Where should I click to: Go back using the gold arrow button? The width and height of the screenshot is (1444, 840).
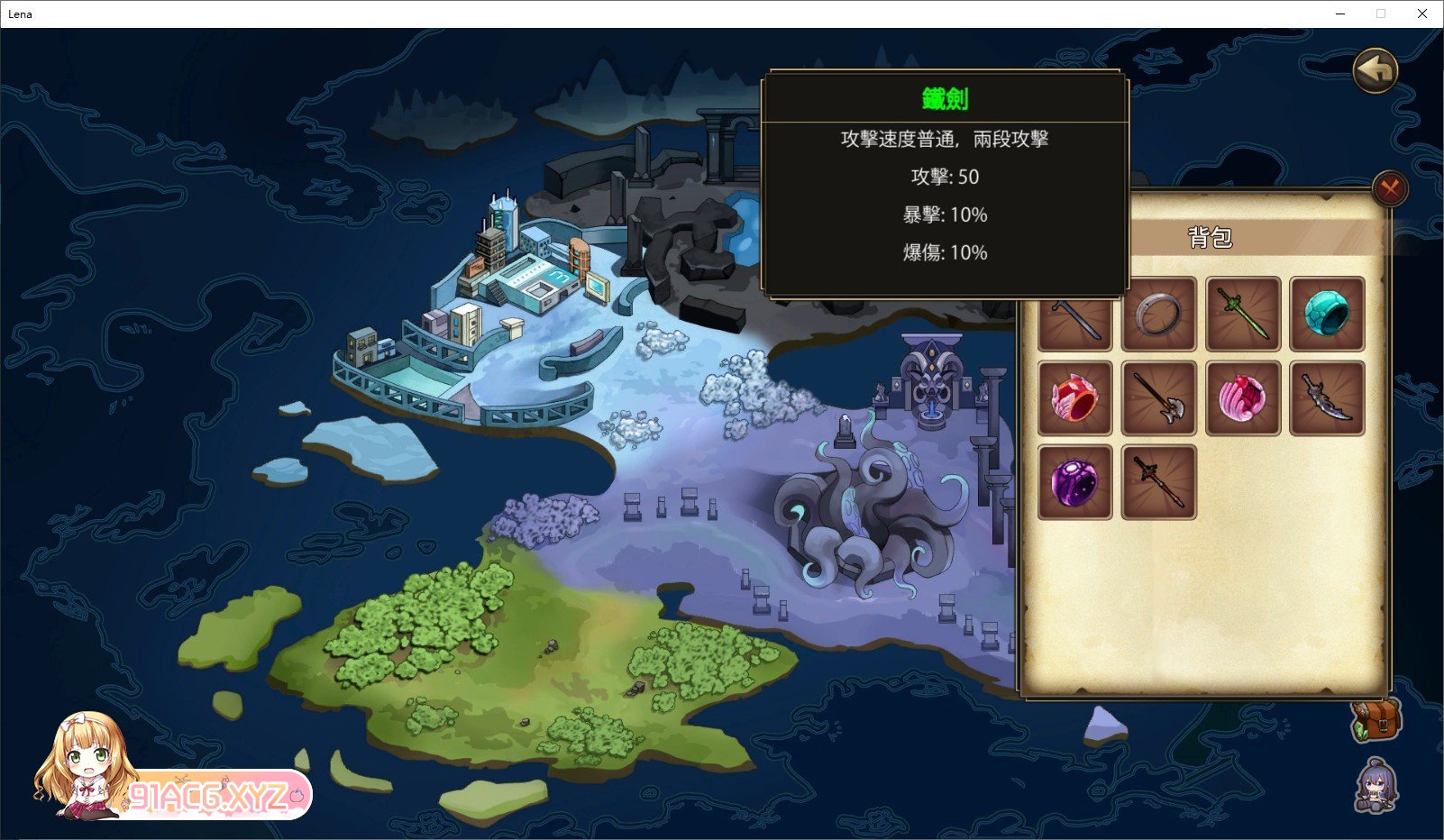click(1375, 69)
